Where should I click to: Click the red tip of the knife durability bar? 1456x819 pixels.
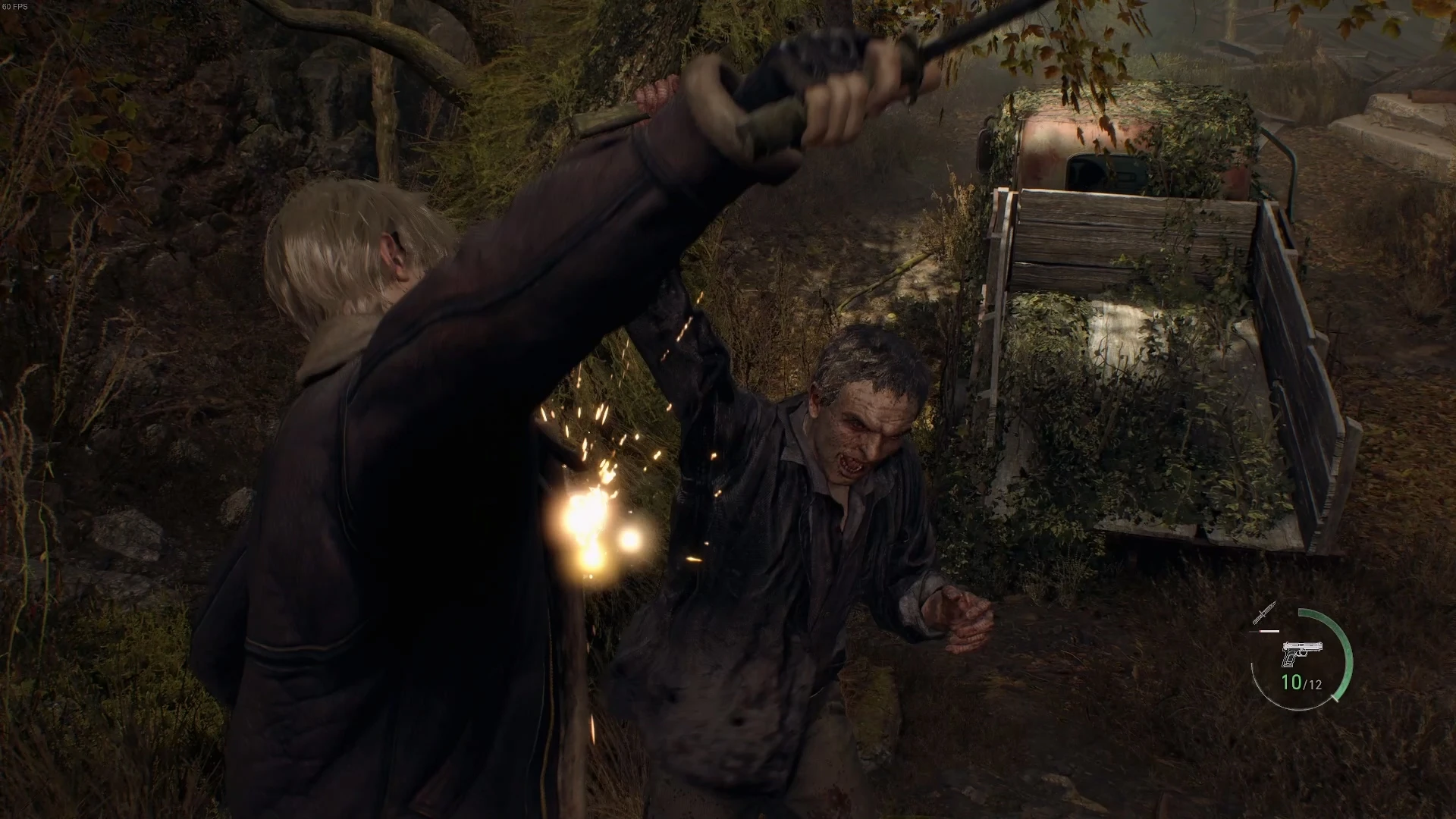tap(1260, 631)
